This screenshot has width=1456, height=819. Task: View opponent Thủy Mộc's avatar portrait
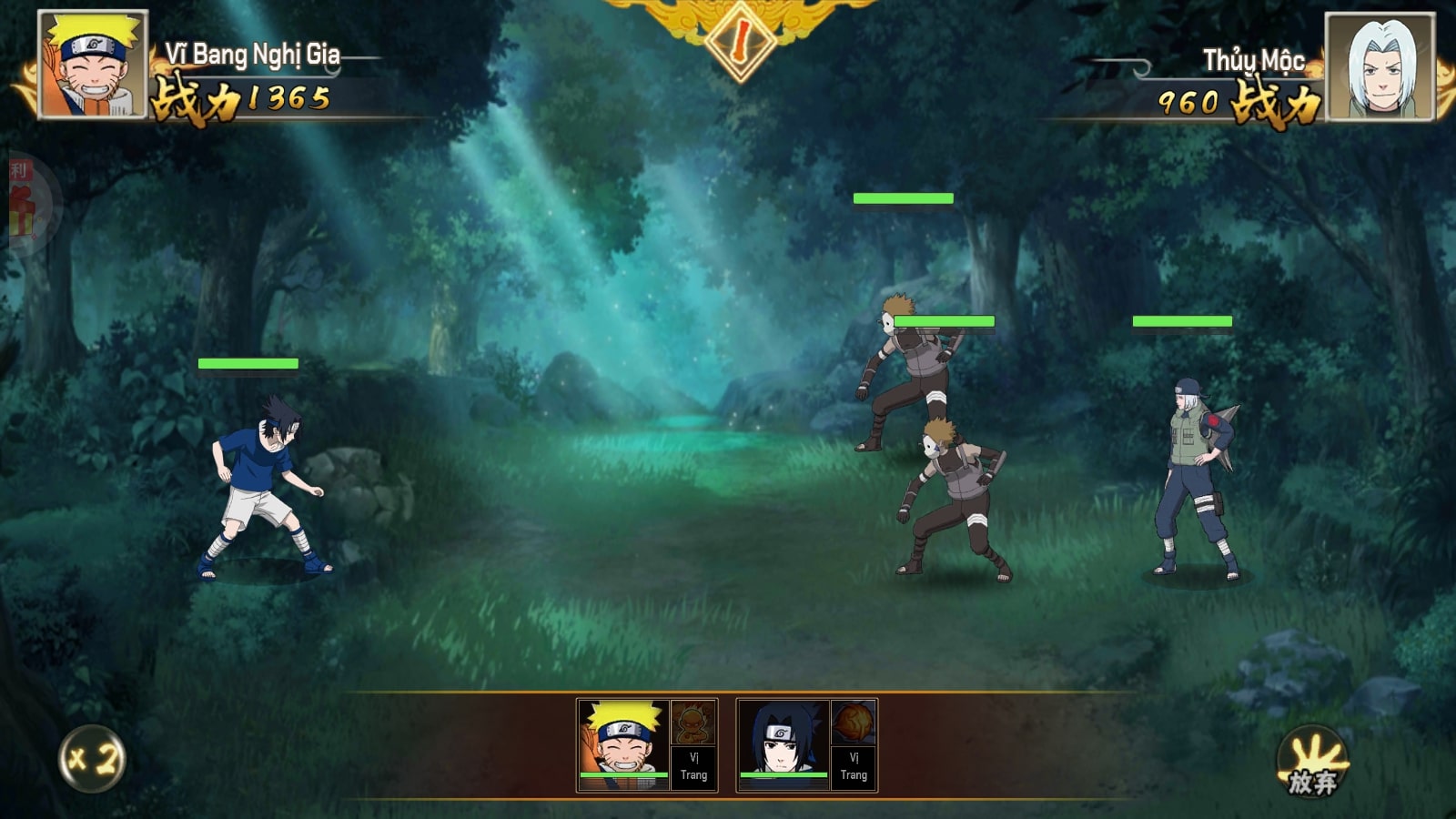click(1380, 66)
